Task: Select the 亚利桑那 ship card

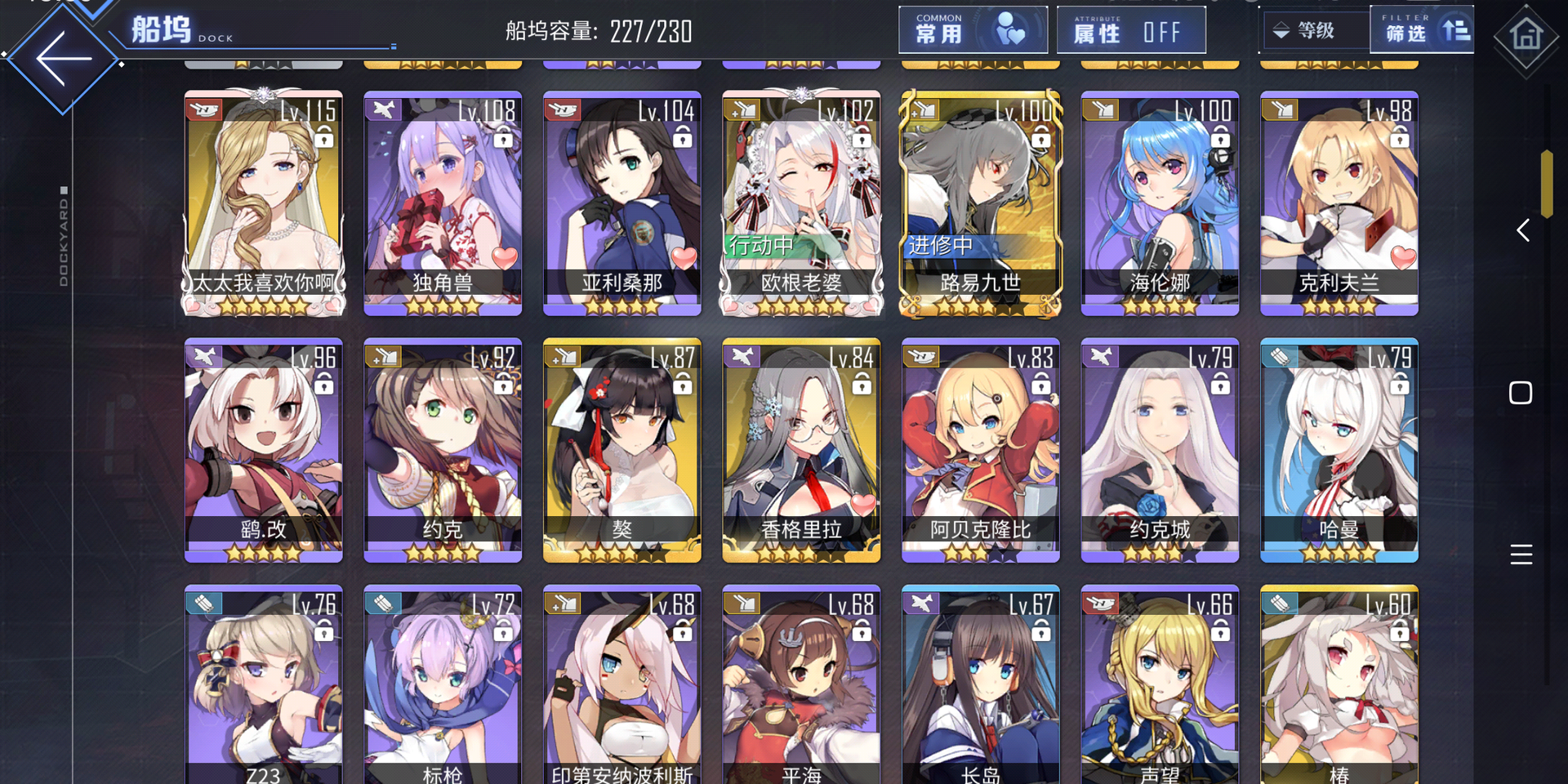Action: click(x=622, y=203)
